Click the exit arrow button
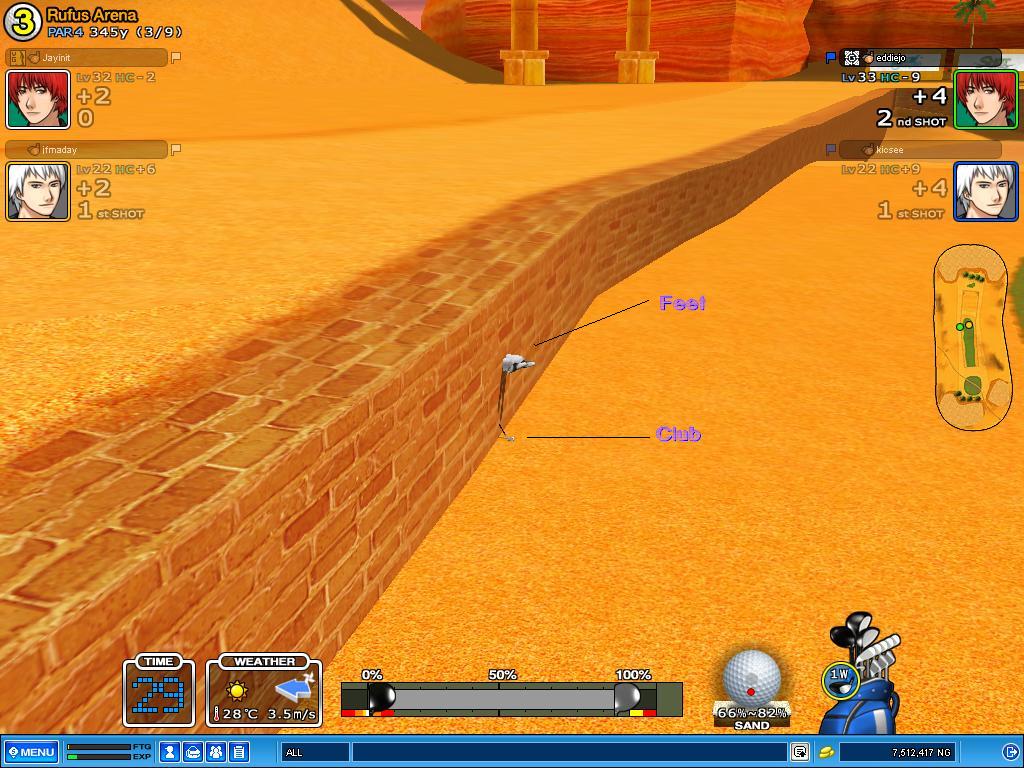Viewport: 1024px width, 768px height. tap(1010, 752)
